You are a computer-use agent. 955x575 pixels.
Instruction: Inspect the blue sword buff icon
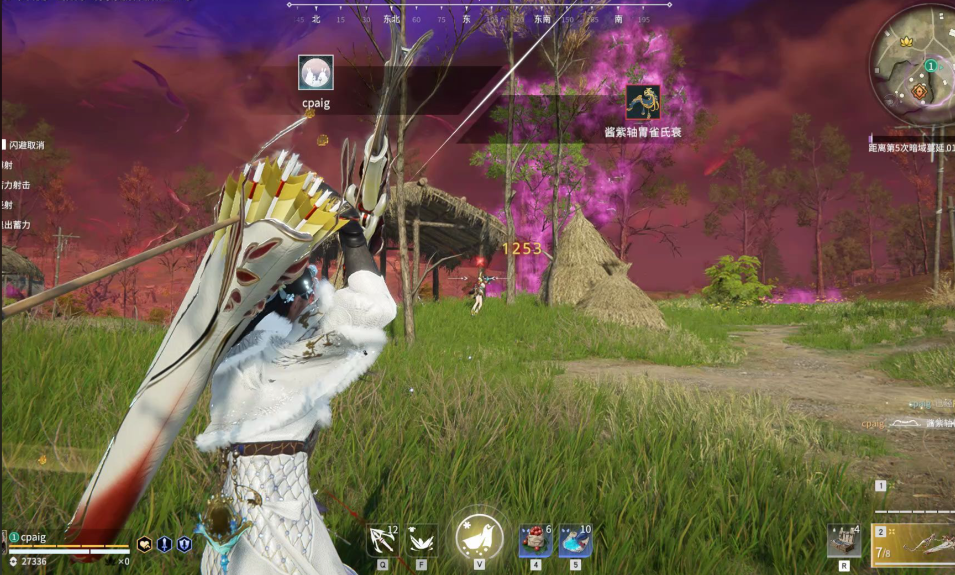(164, 544)
